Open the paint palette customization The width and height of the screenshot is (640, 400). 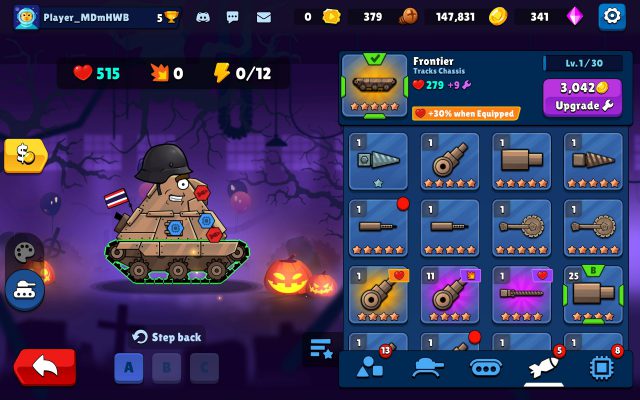[24, 251]
